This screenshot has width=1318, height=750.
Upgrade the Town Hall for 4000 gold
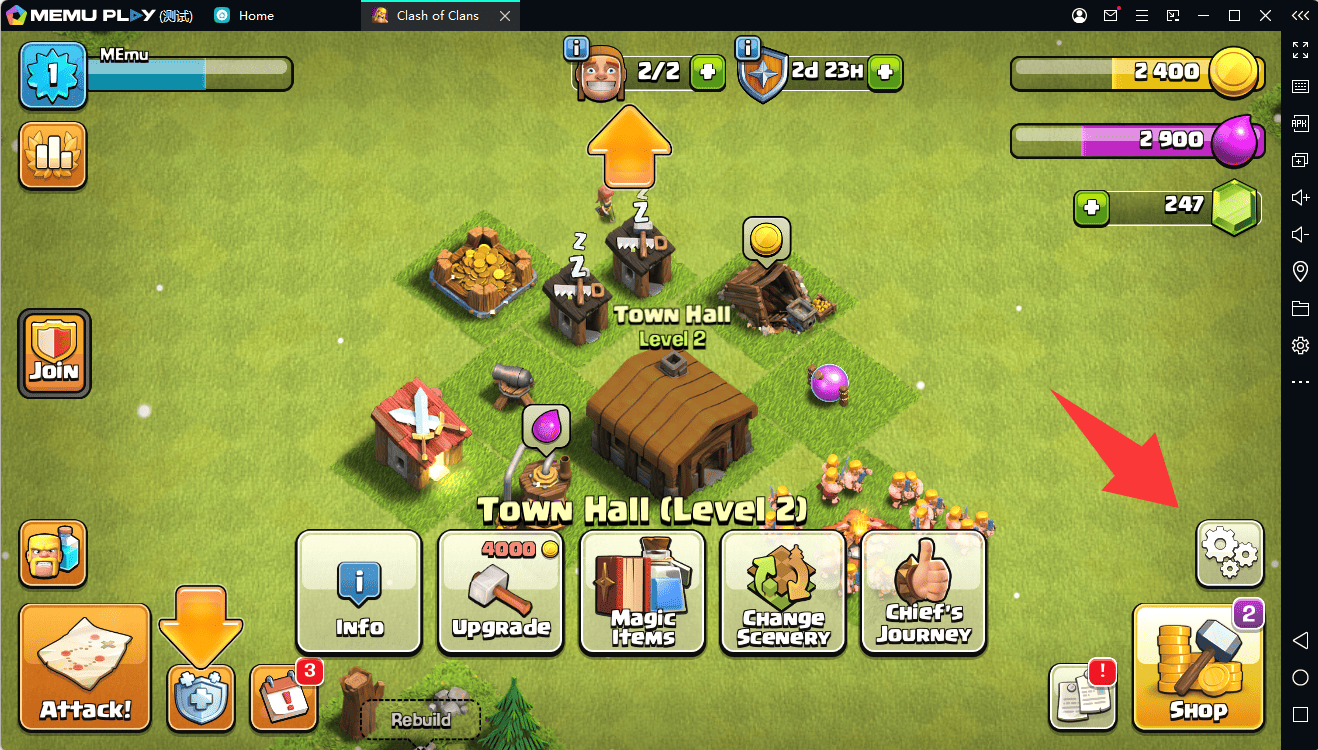pos(501,592)
